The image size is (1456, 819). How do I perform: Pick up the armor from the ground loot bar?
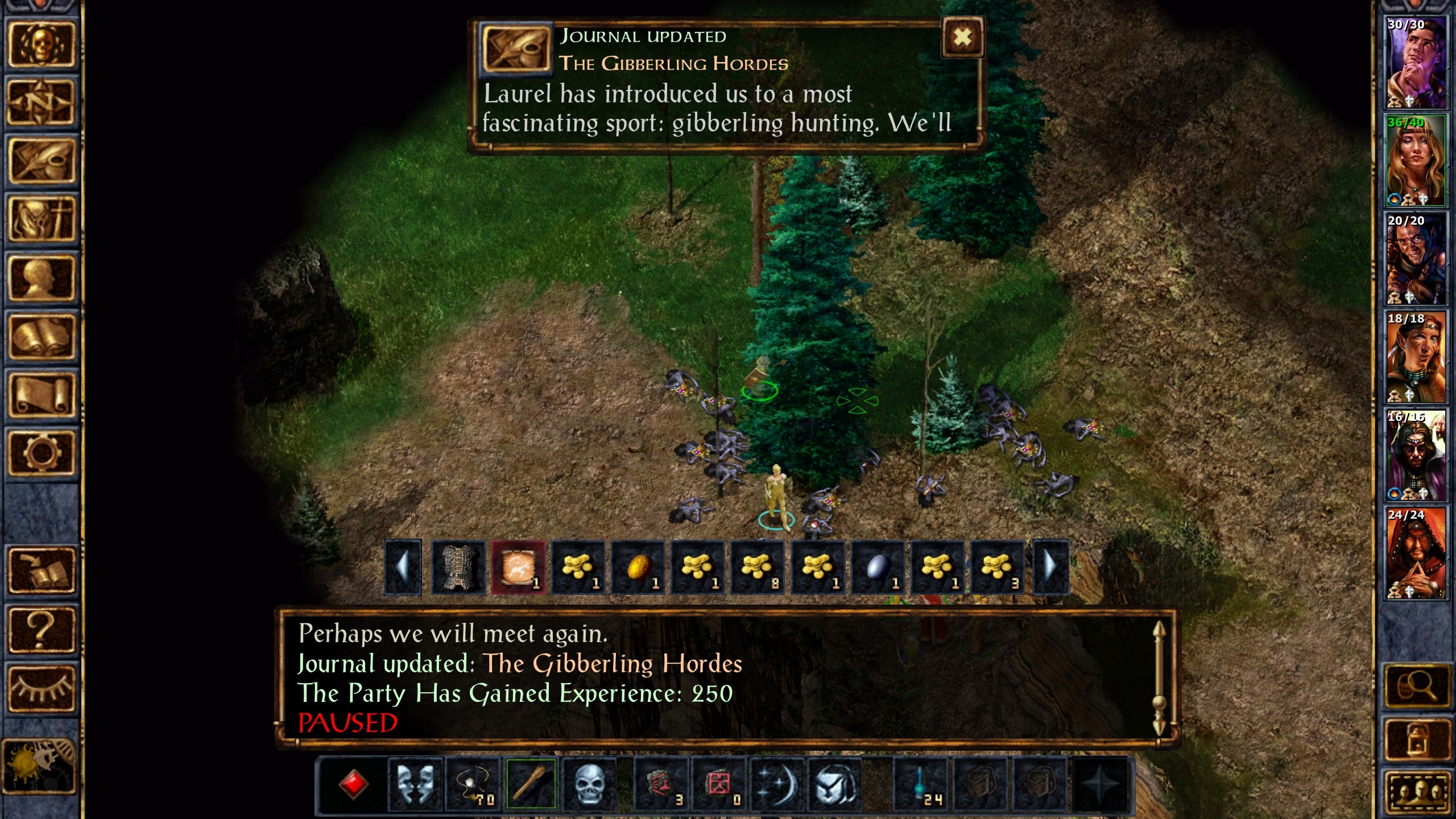pos(458,568)
